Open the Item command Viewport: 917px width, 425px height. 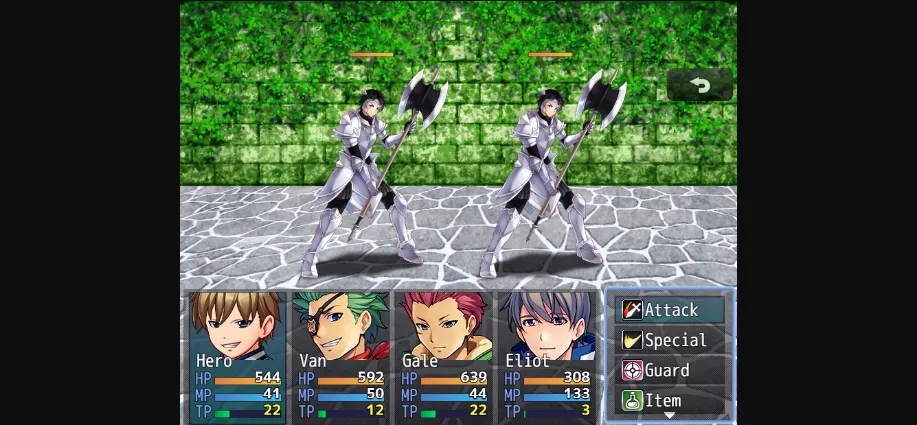[671, 400]
